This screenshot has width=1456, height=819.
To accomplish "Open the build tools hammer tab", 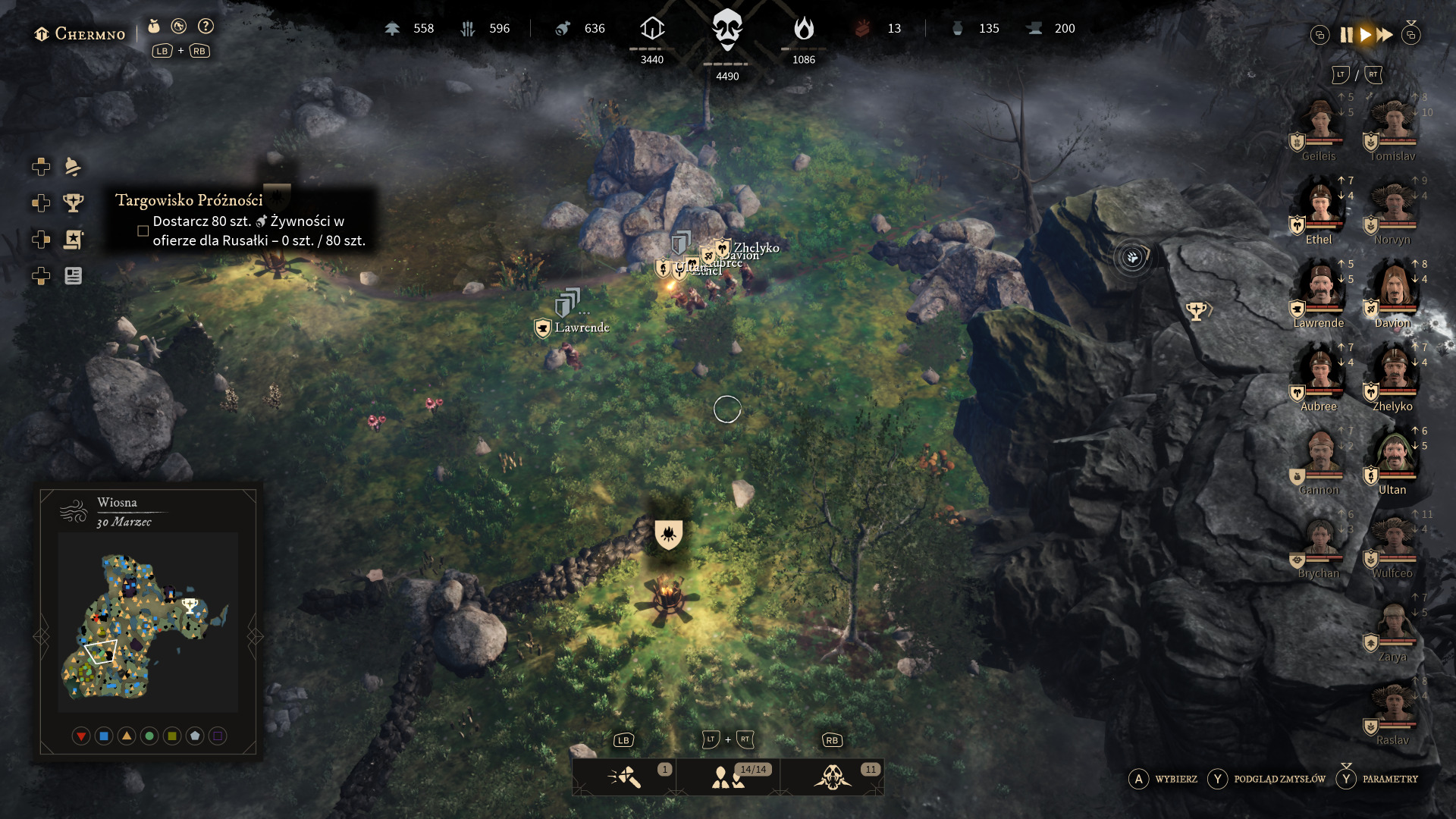I will [624, 777].
